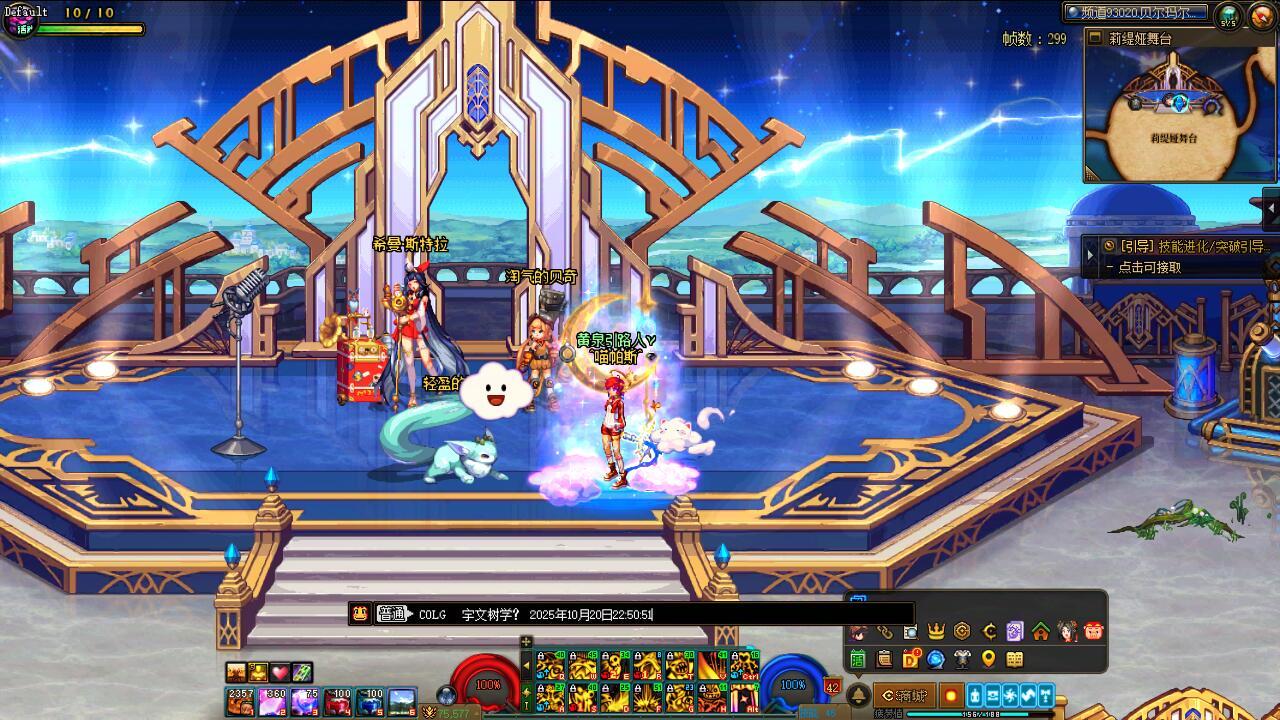Switch the 普通 chat channel selector
The height and width of the screenshot is (720, 1280).
(x=394, y=614)
